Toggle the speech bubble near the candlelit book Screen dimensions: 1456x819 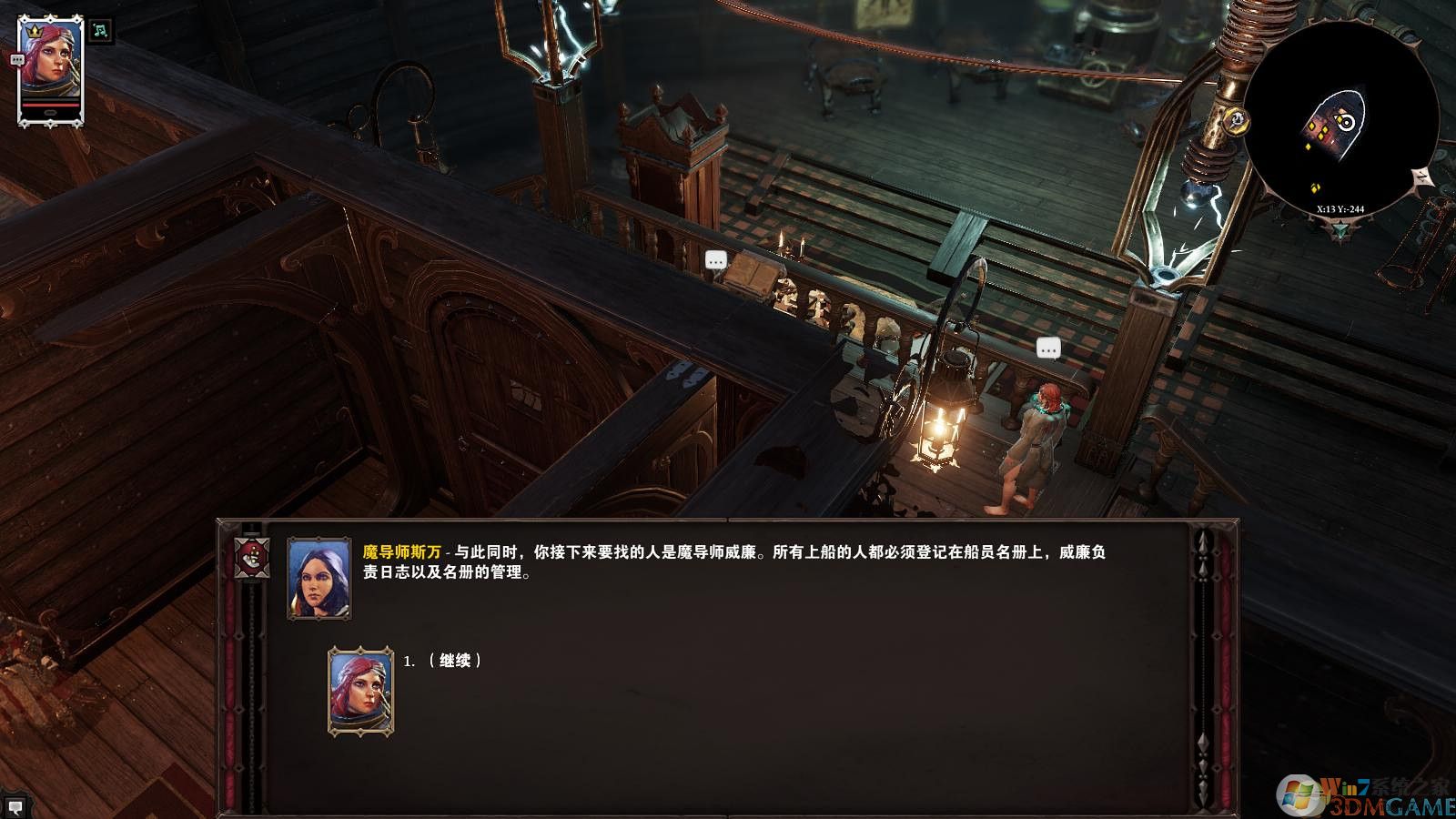coord(715,261)
